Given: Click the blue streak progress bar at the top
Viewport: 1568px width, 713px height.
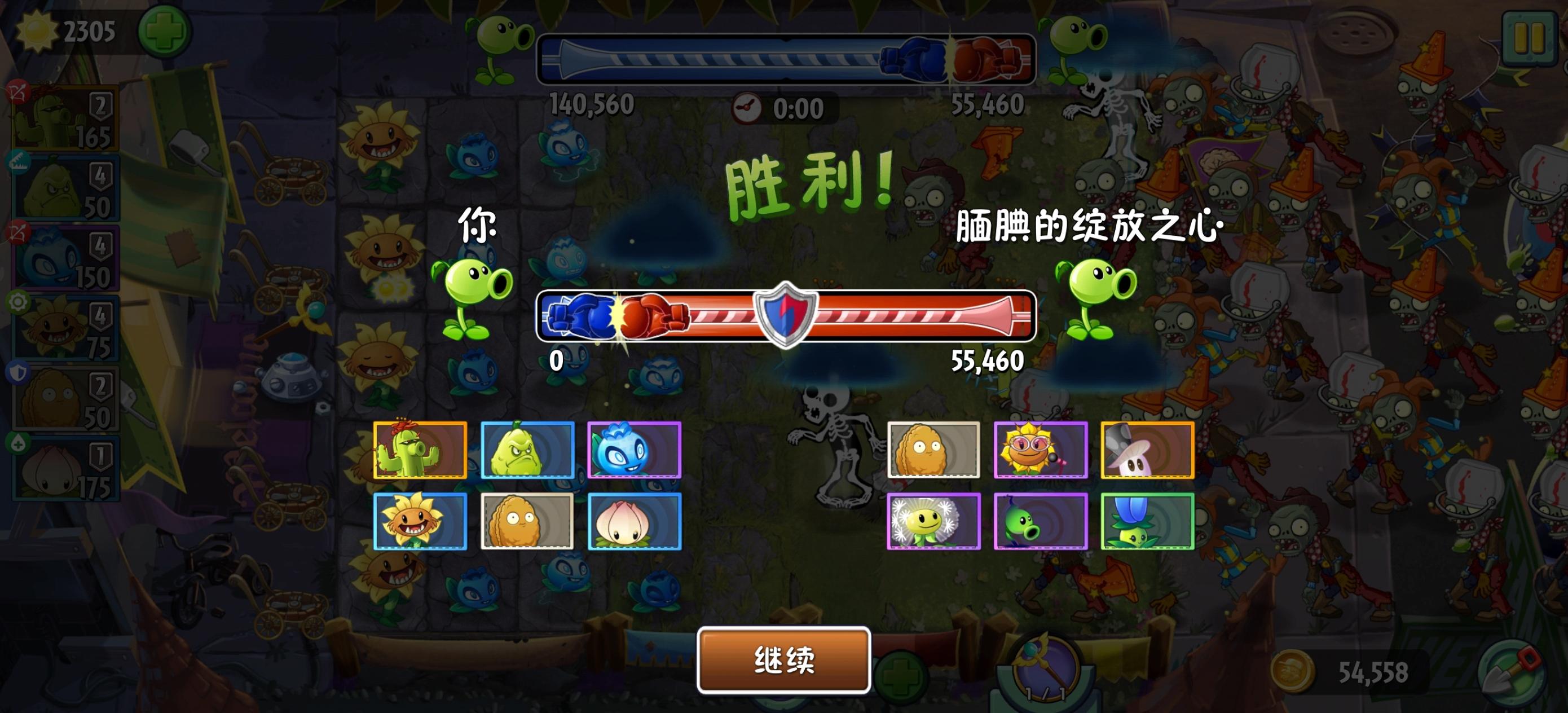Looking at the screenshot, I should 718,58.
